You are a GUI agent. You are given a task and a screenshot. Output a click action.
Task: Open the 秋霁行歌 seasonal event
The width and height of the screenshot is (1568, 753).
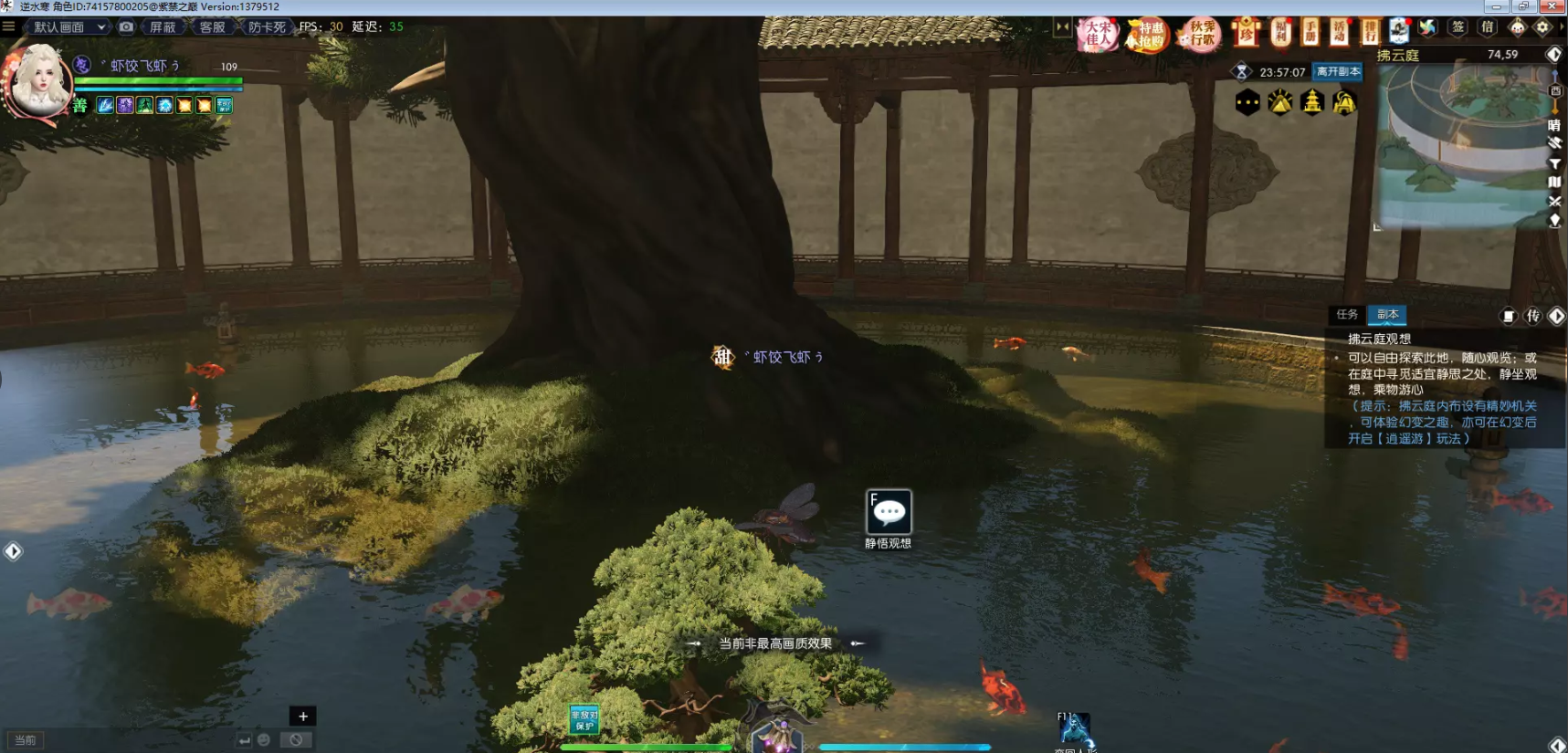pyautogui.click(x=1201, y=35)
